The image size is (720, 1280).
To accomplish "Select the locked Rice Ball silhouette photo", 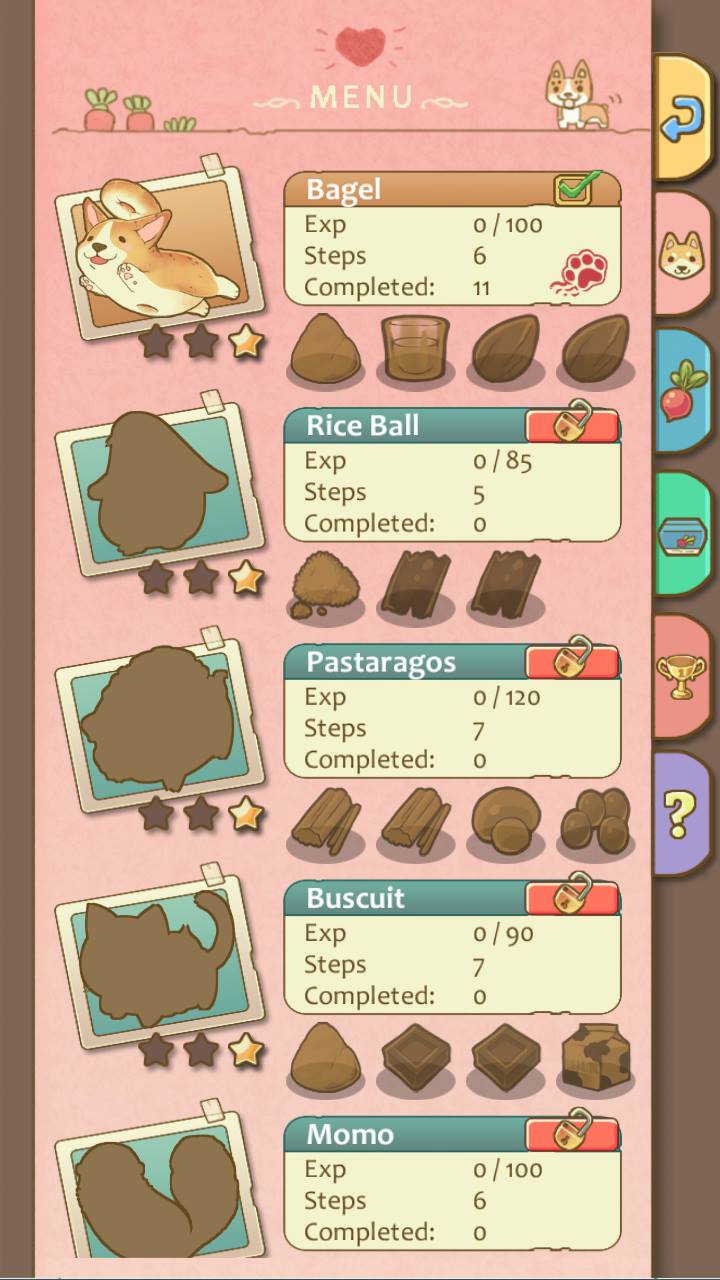I will point(160,486).
